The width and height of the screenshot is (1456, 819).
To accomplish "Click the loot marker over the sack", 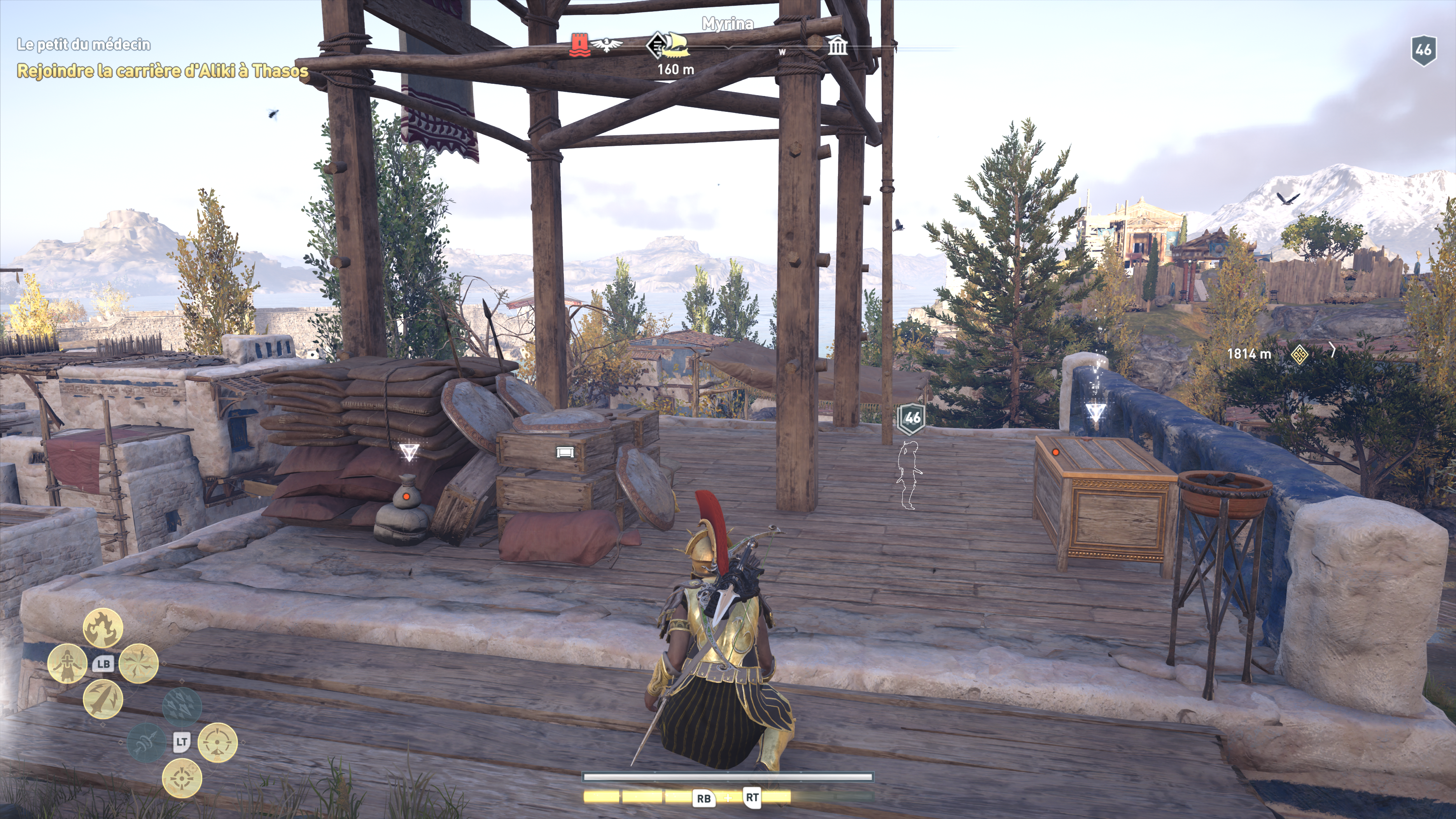I will coord(408,452).
